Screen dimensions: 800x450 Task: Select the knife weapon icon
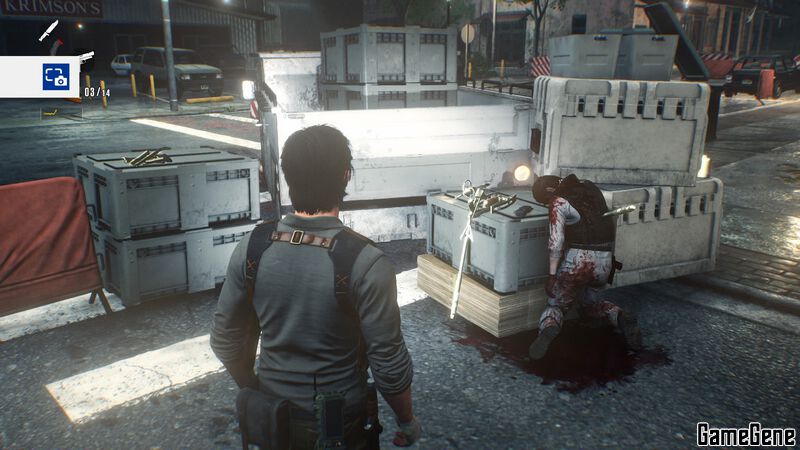point(48,30)
